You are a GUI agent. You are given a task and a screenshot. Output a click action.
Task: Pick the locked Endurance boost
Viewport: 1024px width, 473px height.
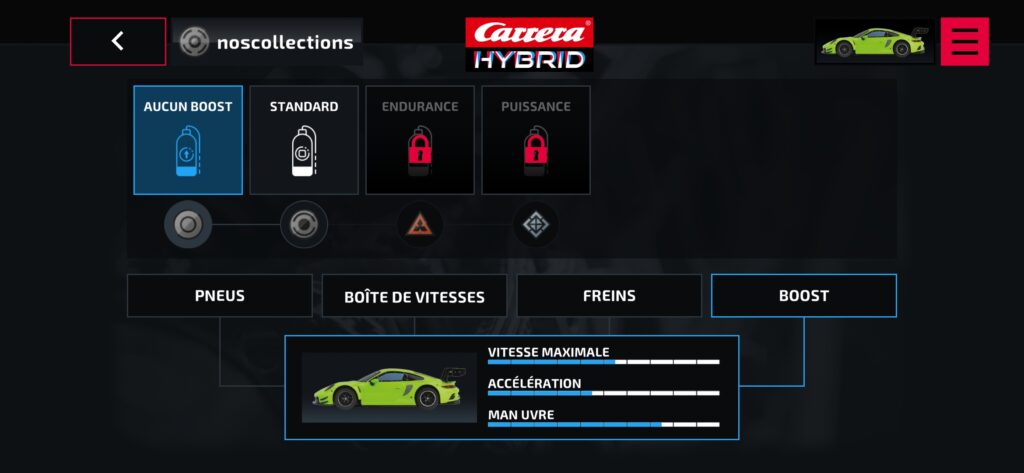pyautogui.click(x=420, y=139)
